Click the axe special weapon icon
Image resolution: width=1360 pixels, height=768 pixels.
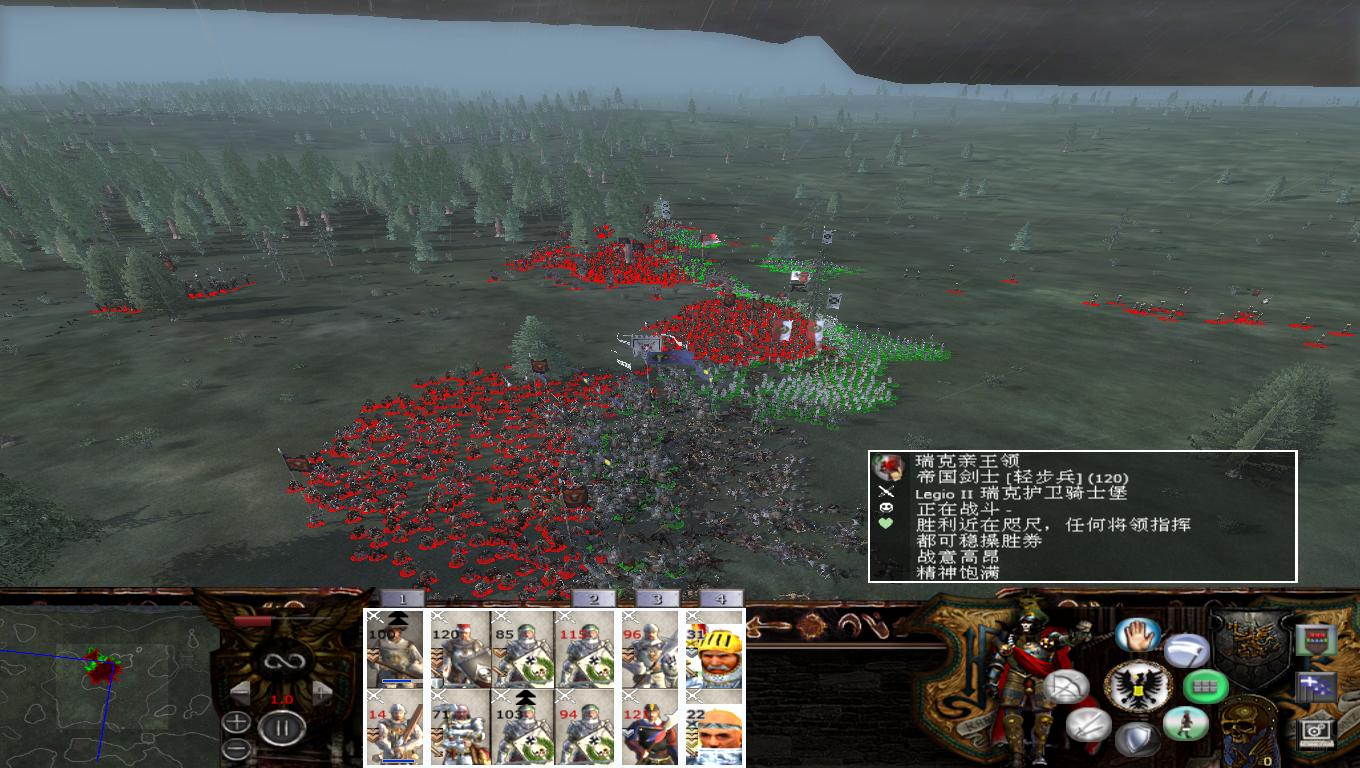click(1188, 650)
